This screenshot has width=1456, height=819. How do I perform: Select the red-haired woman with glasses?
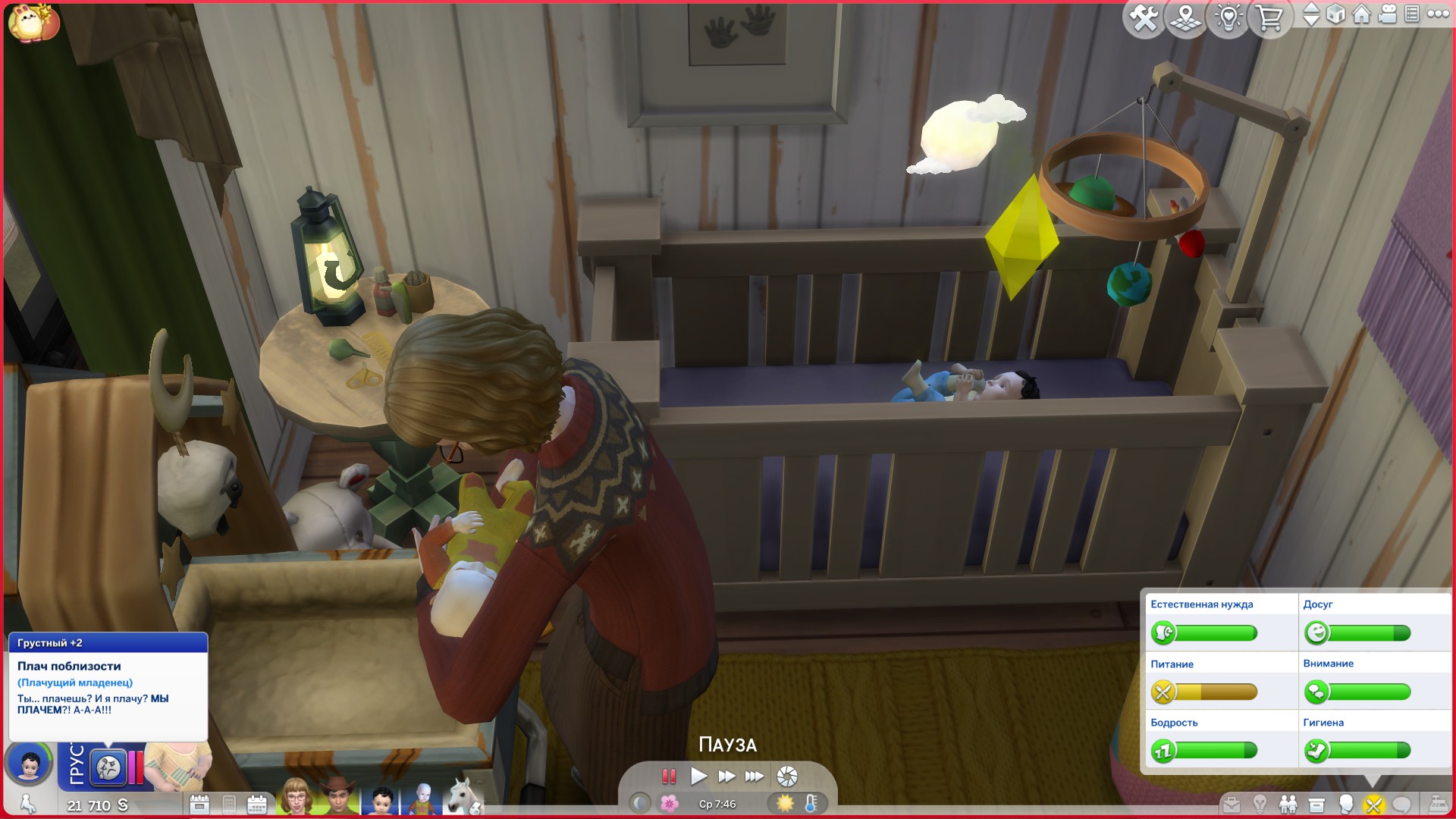(297, 798)
